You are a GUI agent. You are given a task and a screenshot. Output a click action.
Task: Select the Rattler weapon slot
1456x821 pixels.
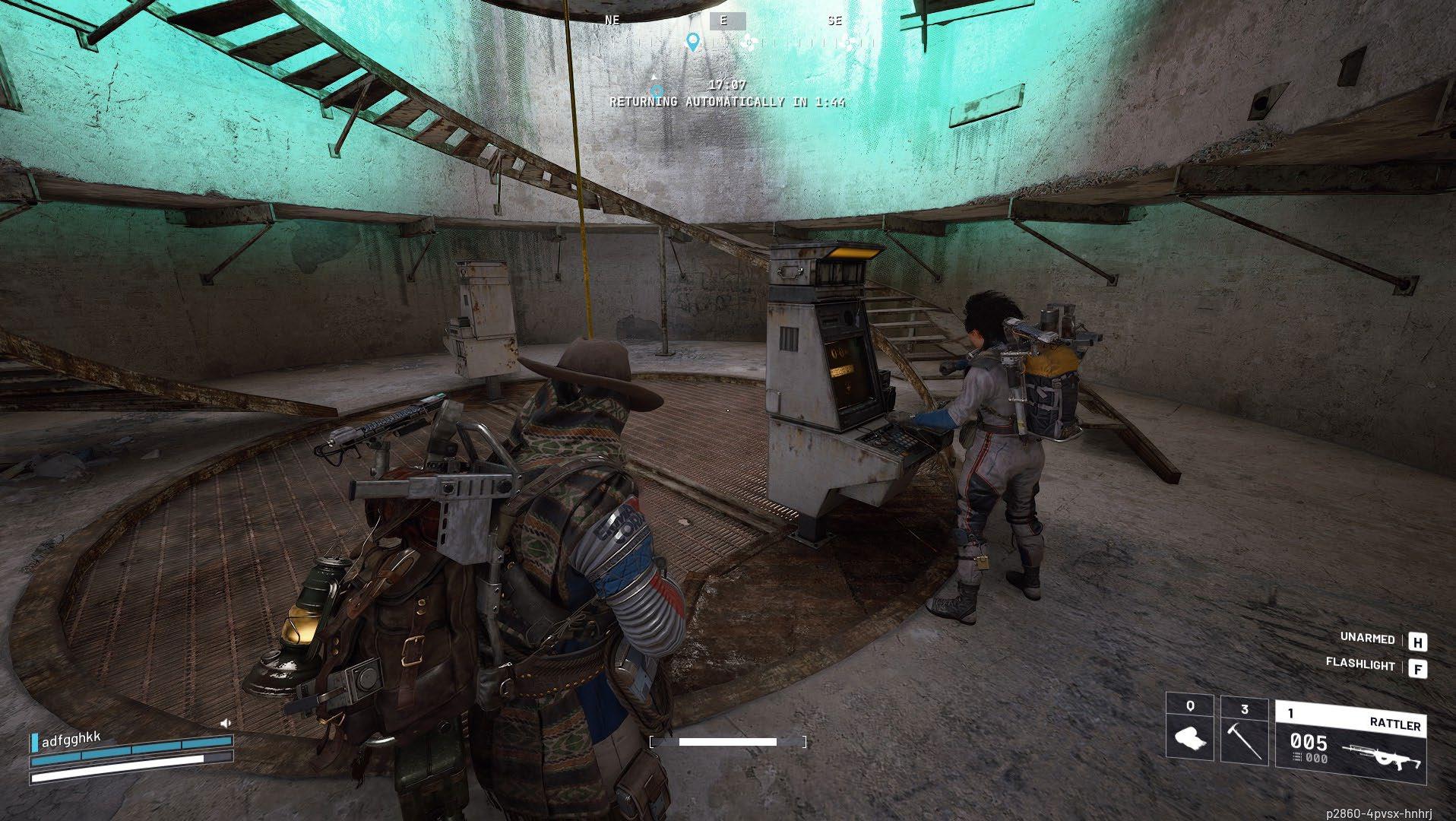[x=1350, y=741]
